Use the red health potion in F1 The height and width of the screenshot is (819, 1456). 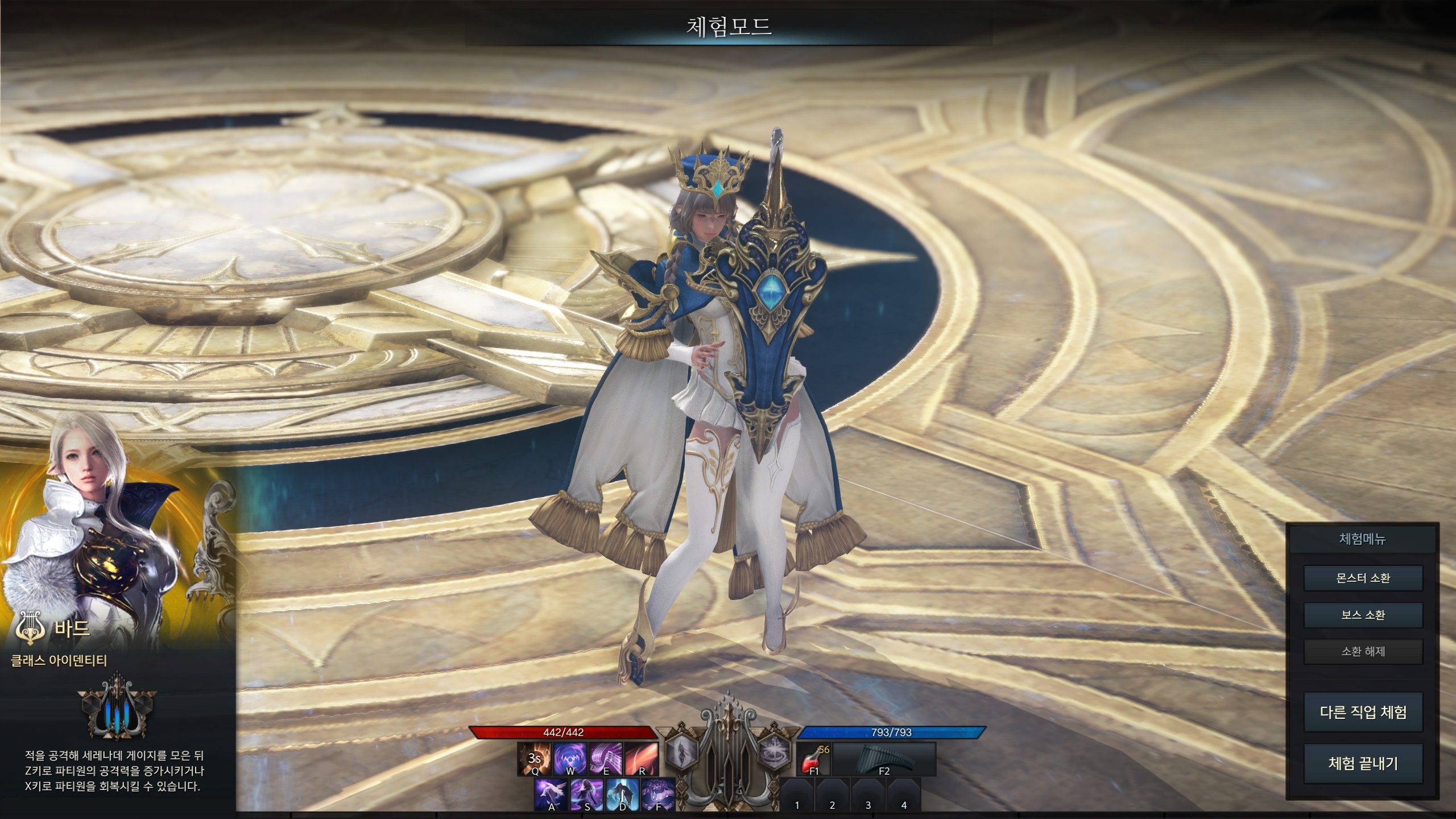point(813,759)
